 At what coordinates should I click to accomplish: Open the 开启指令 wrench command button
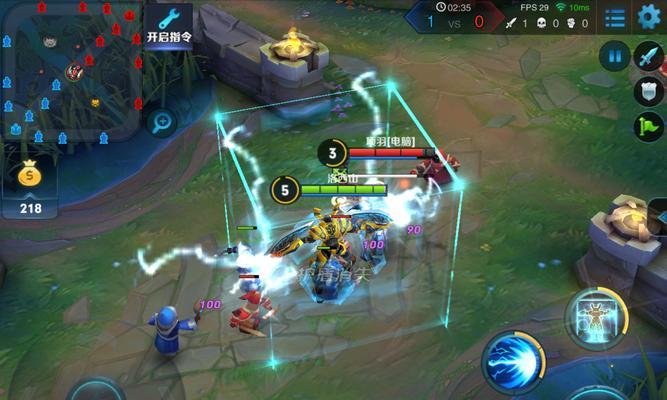point(169,24)
